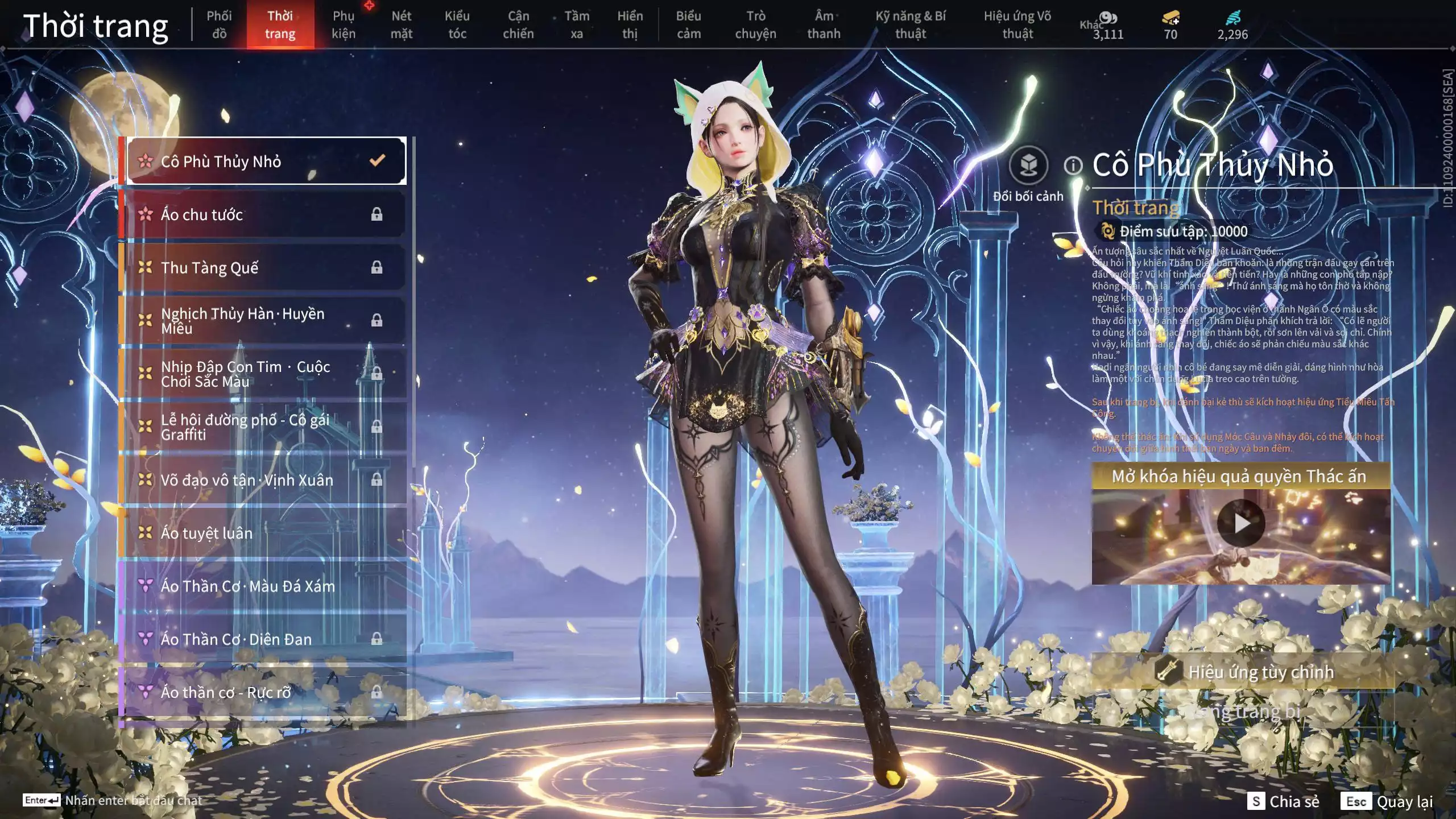Open the Âm thanh tab

(x=824, y=24)
